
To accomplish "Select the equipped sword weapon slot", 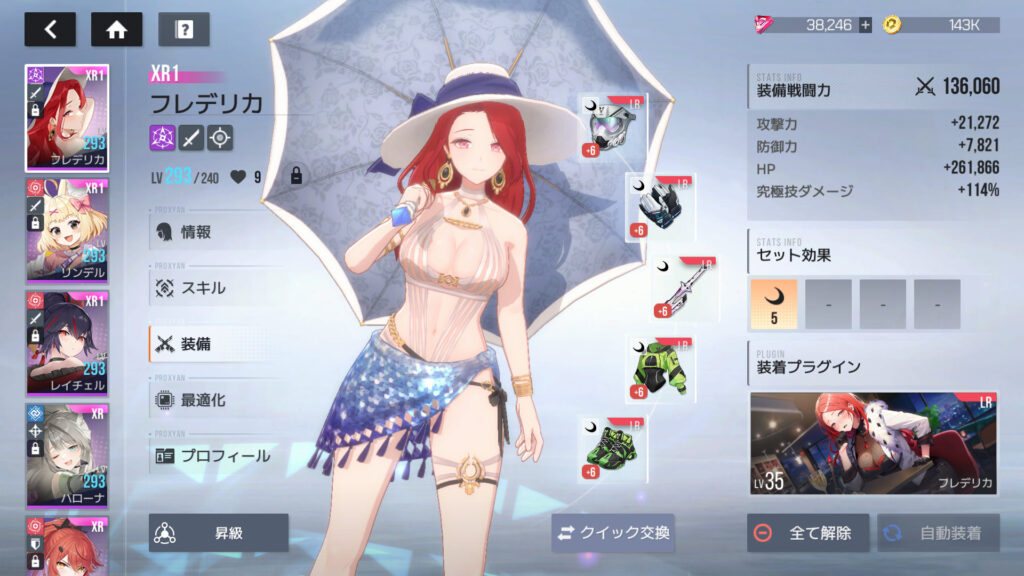I will pyautogui.click(x=685, y=289).
